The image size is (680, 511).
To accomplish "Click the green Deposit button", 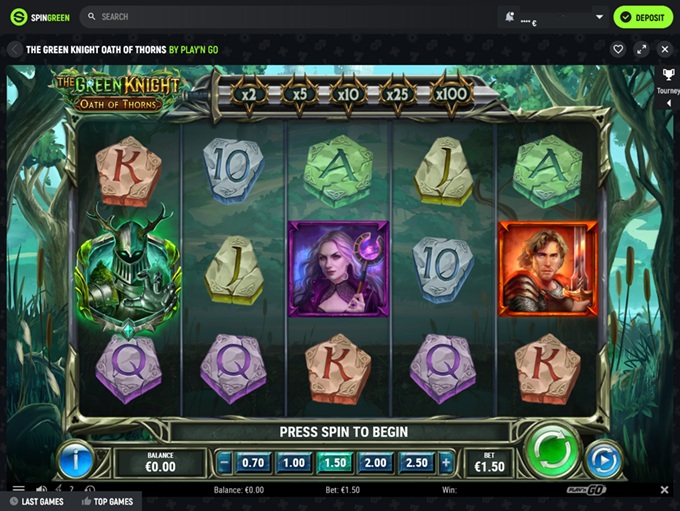I will tap(643, 17).
